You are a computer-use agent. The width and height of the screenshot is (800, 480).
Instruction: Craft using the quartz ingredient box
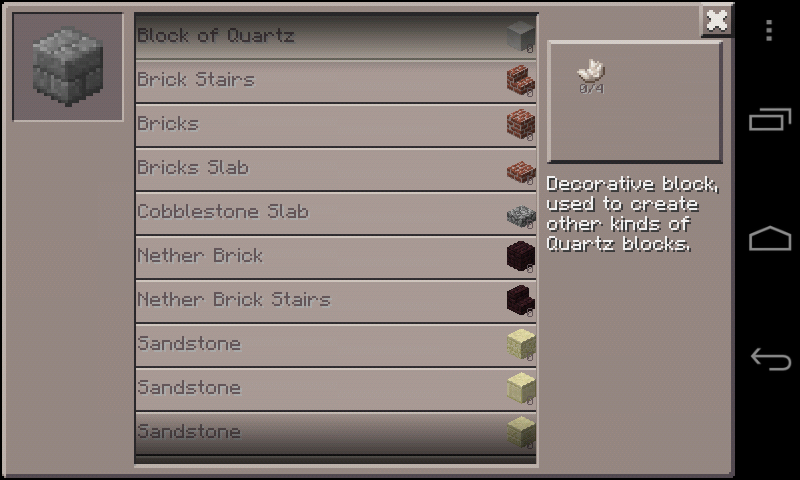click(x=634, y=101)
